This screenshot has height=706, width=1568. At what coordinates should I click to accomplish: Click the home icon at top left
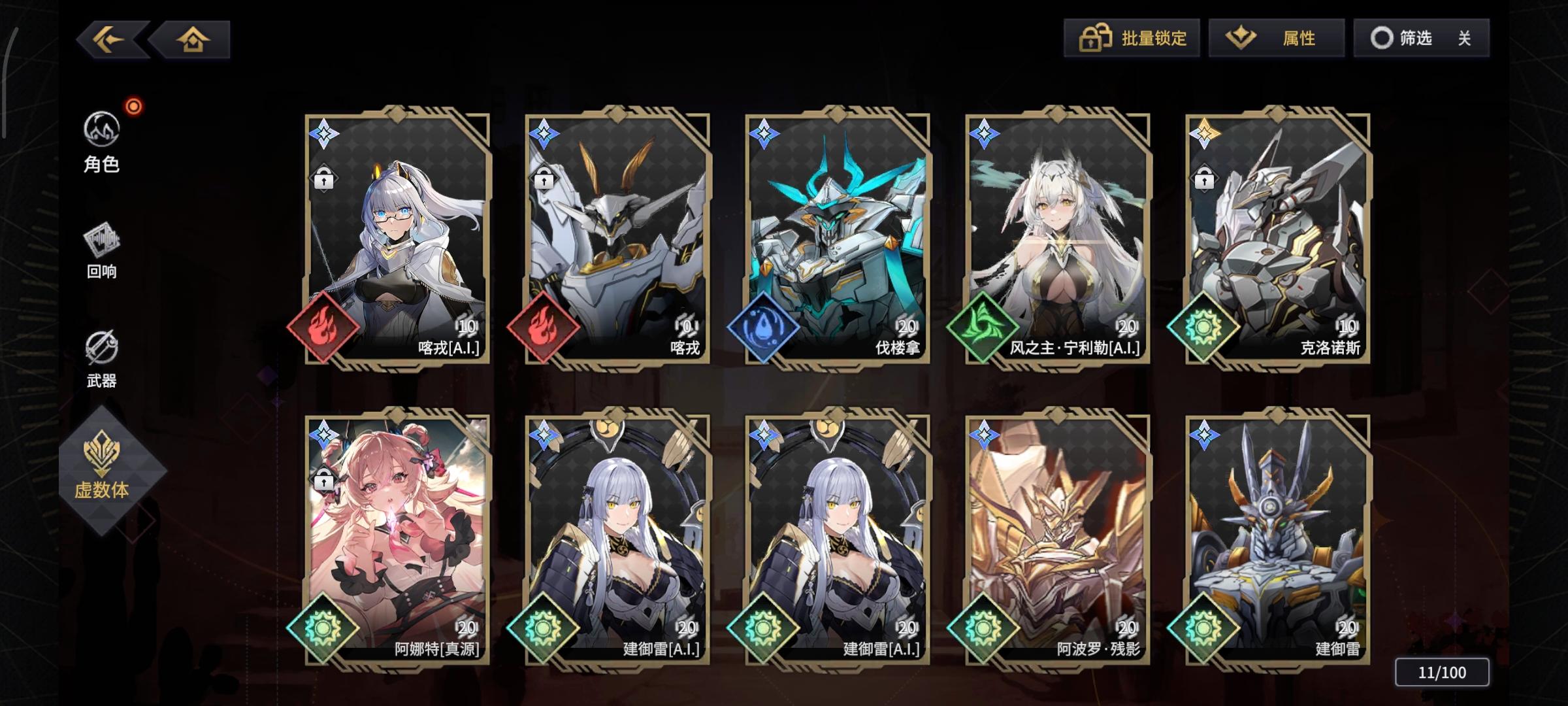click(193, 39)
